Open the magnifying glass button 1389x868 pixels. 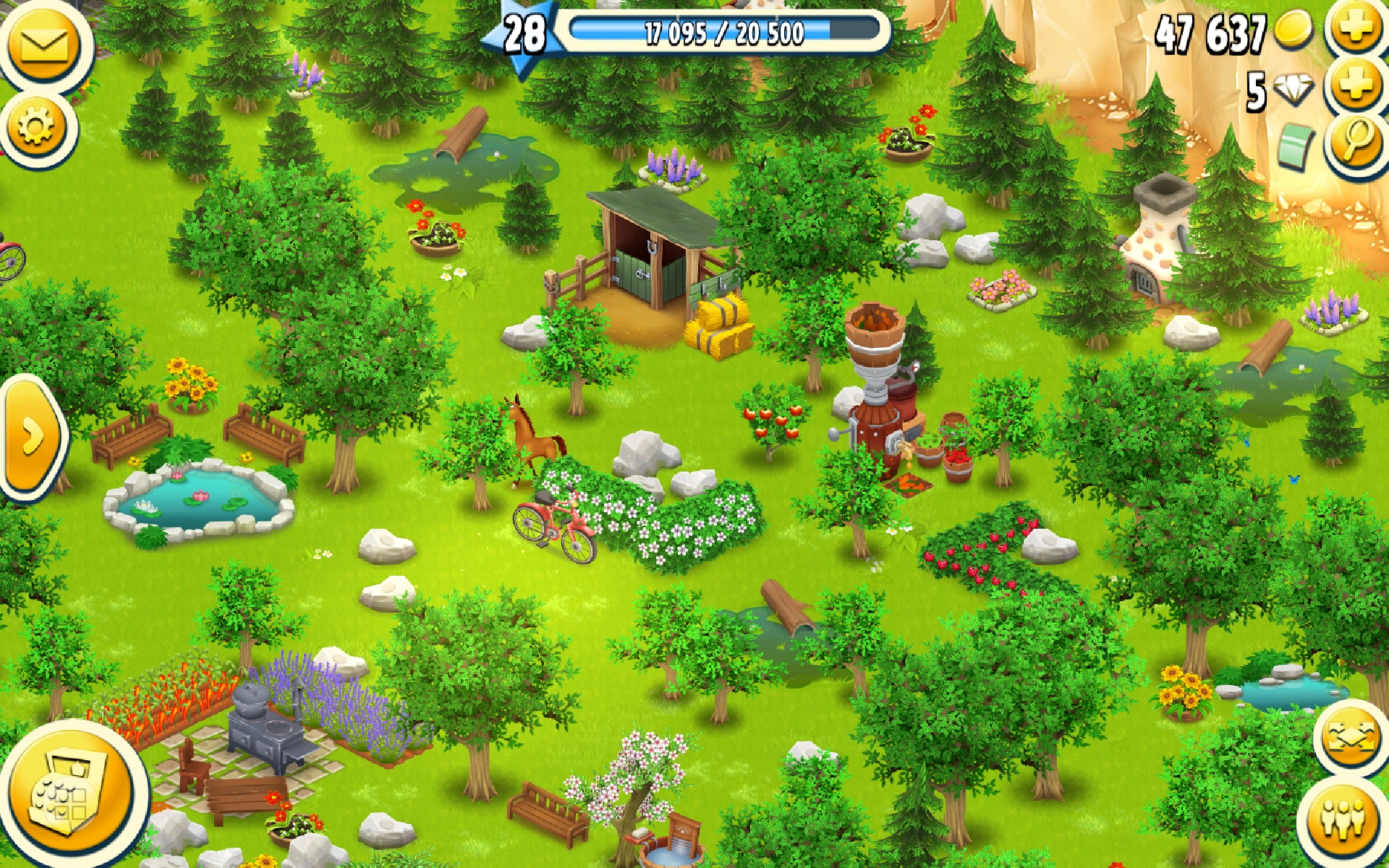[1357, 142]
